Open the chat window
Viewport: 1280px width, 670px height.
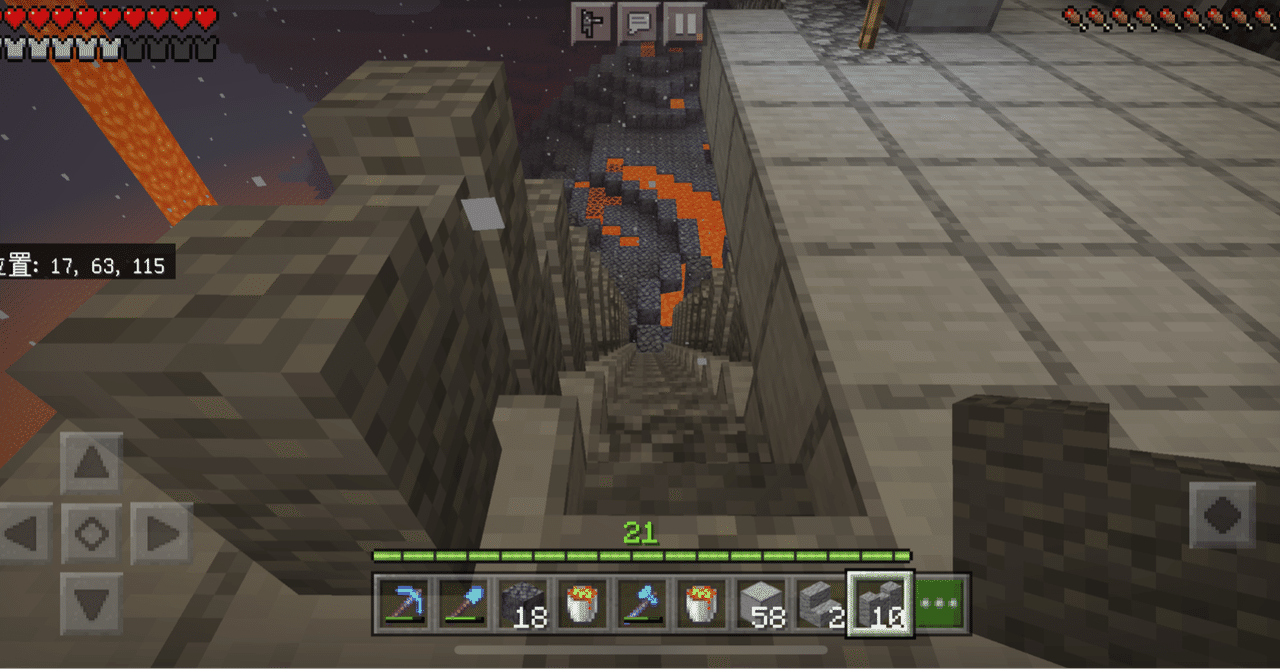click(x=638, y=22)
